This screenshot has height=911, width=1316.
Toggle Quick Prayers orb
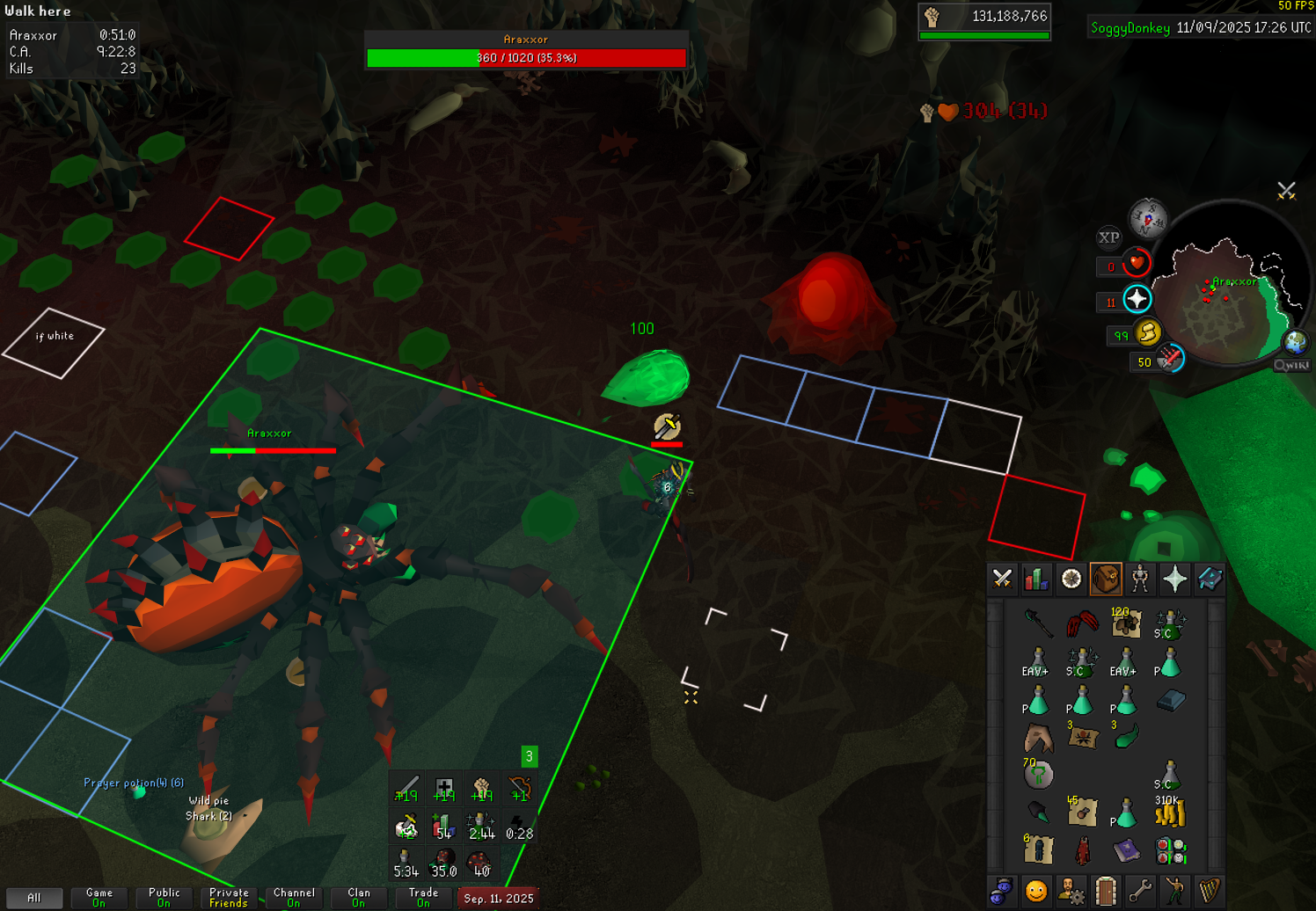tap(1137, 300)
